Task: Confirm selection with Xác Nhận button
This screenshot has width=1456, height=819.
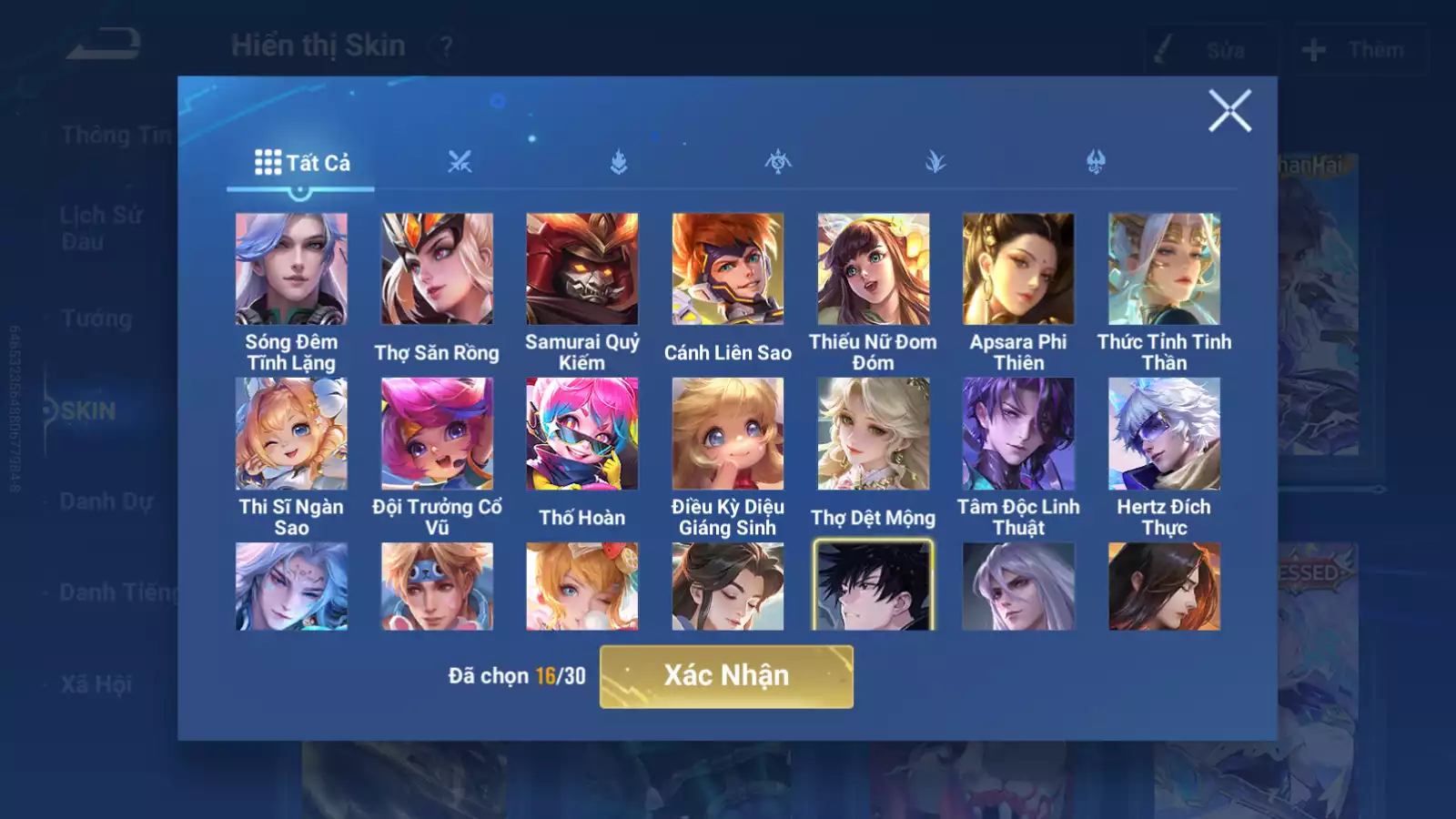Action: click(726, 676)
